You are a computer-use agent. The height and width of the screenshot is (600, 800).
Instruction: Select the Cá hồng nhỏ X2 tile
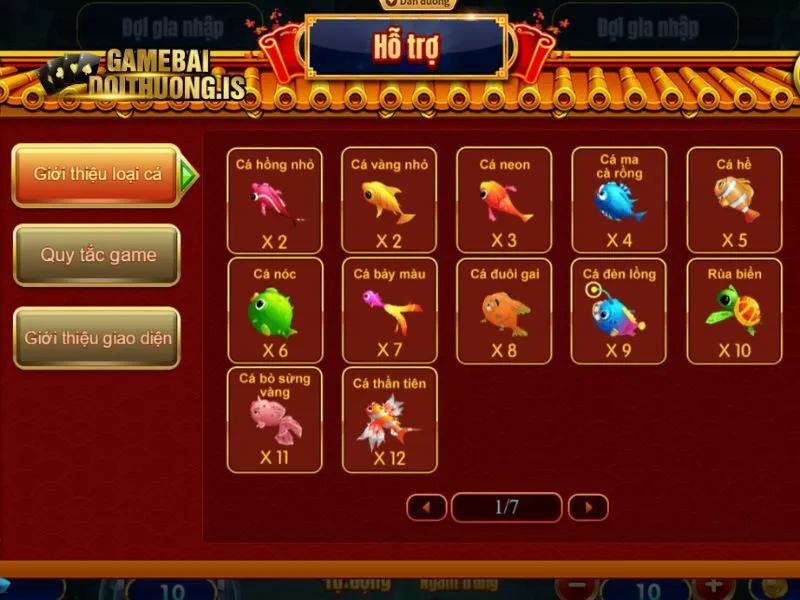(275, 200)
